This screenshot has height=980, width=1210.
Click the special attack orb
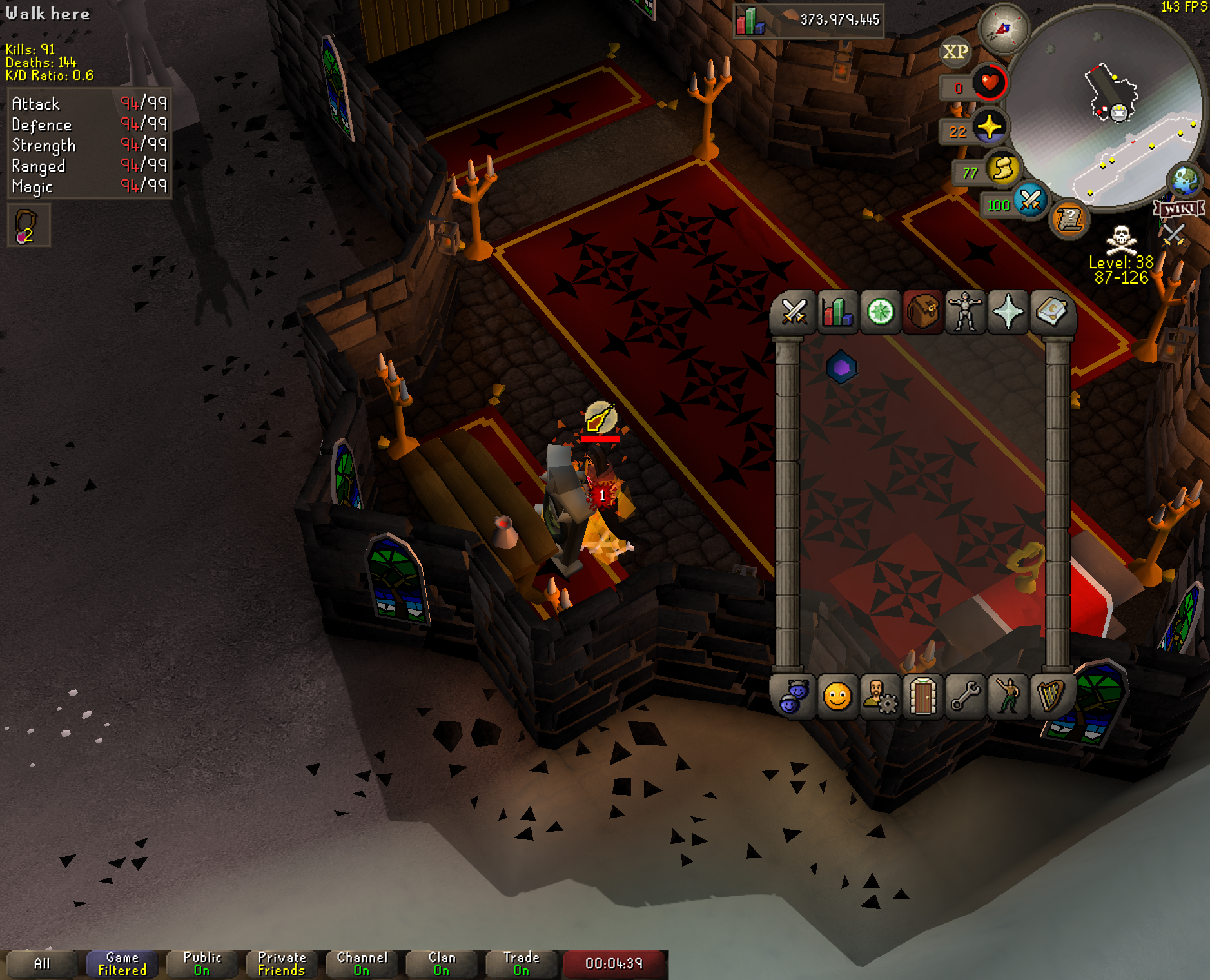point(1029,201)
